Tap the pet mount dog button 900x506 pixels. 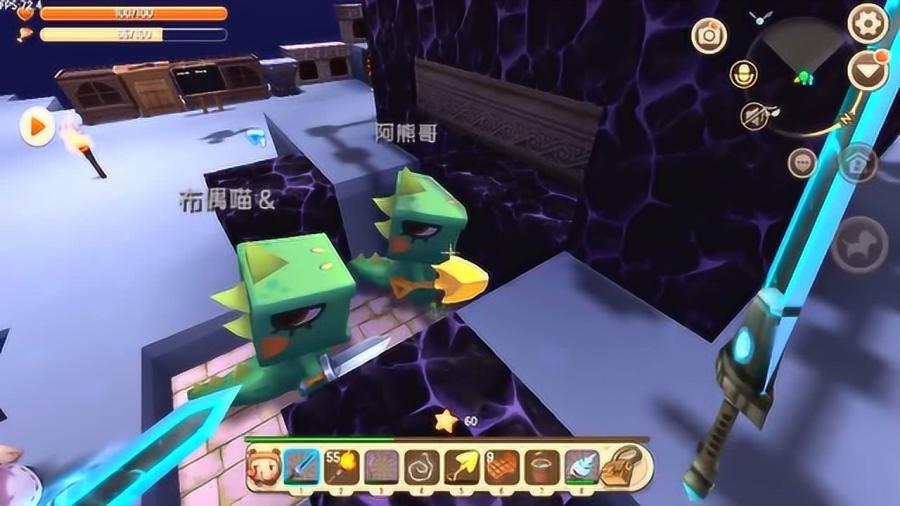click(859, 243)
